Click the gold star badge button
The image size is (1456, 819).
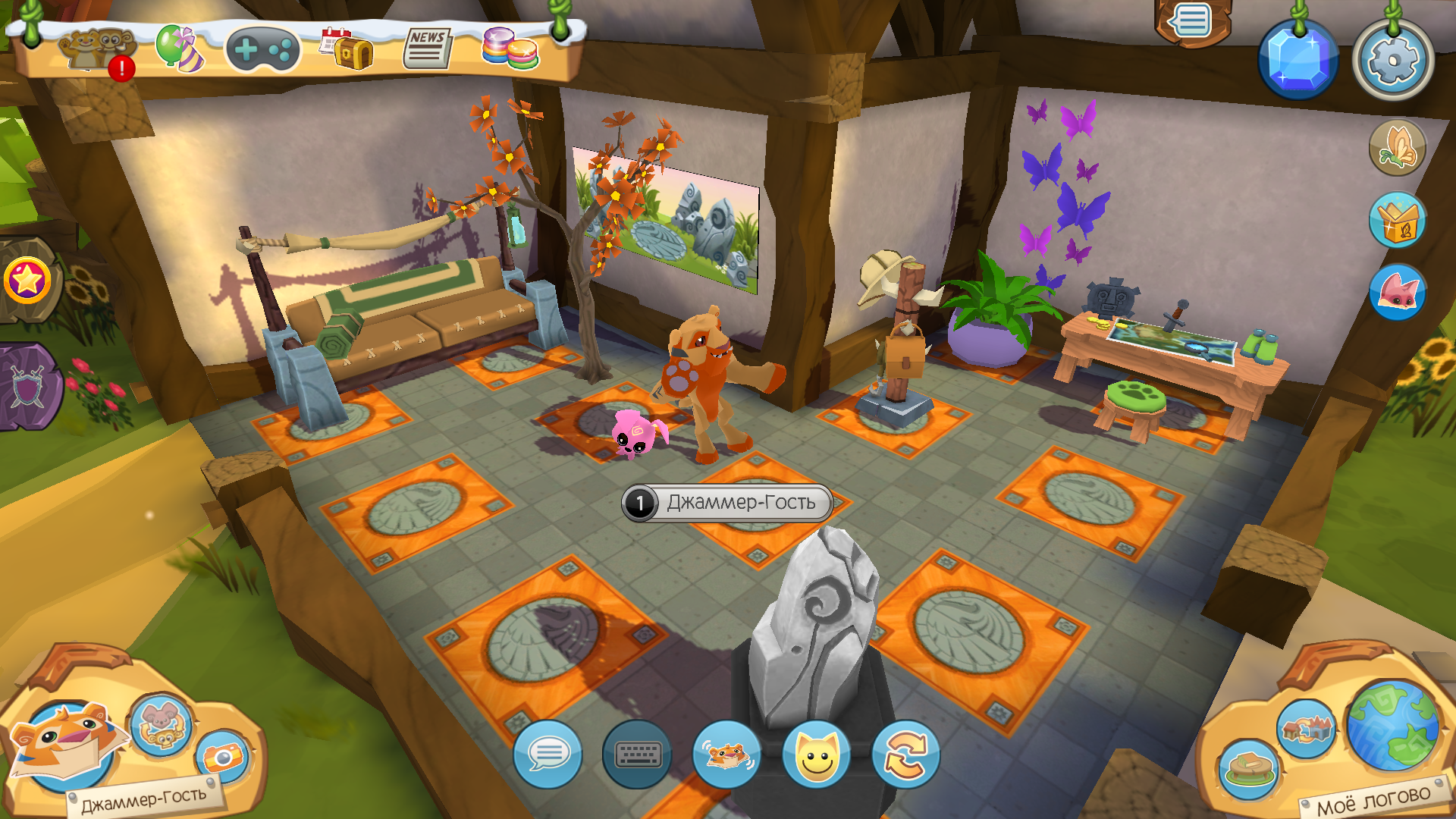pos(27,281)
